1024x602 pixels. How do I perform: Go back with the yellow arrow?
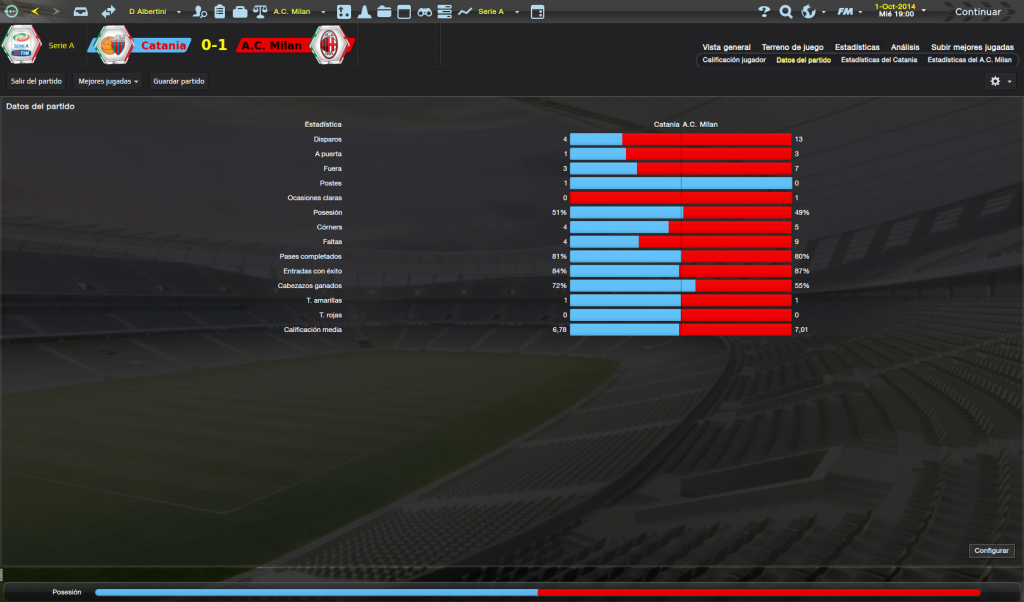(x=35, y=12)
